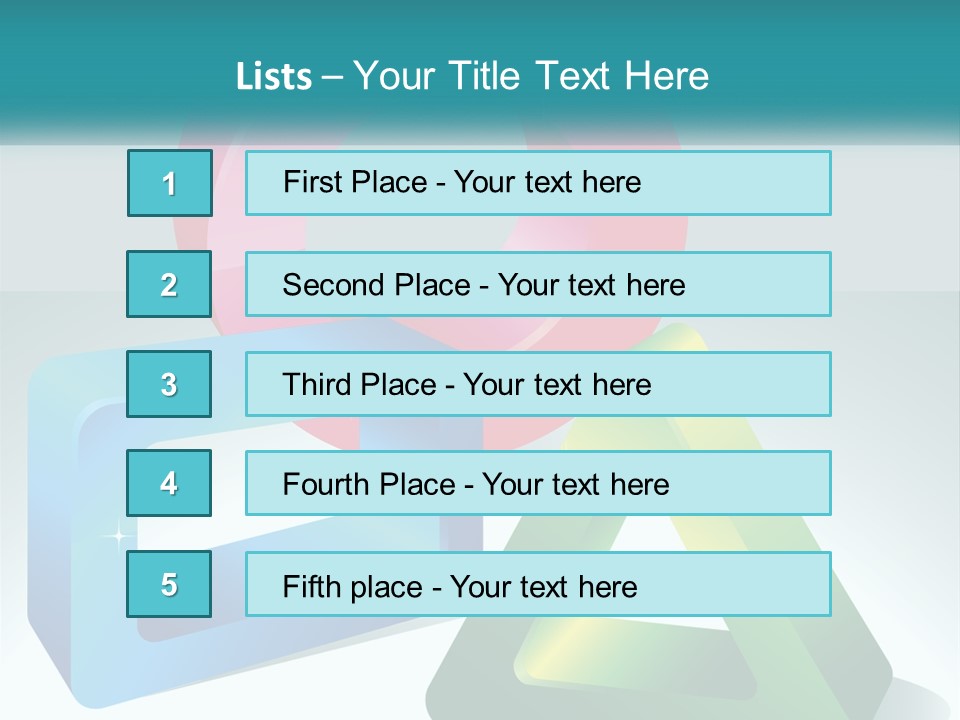Click the Third Place text bar
The image size is (960, 720).
pos(538,384)
